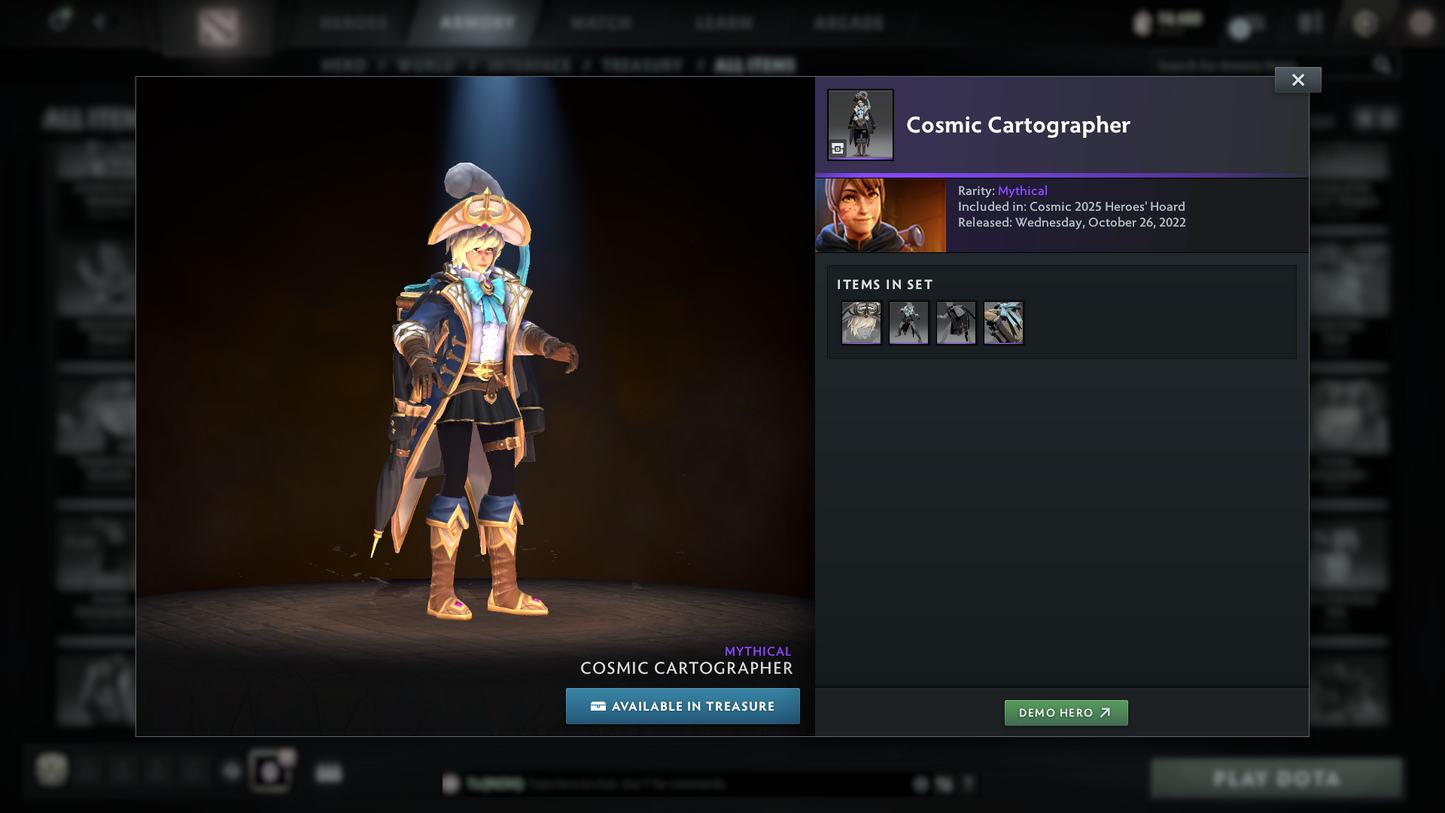The image size is (1445, 813).
Task: Click the magnifier icon in the search bar
Action: click(1381, 63)
